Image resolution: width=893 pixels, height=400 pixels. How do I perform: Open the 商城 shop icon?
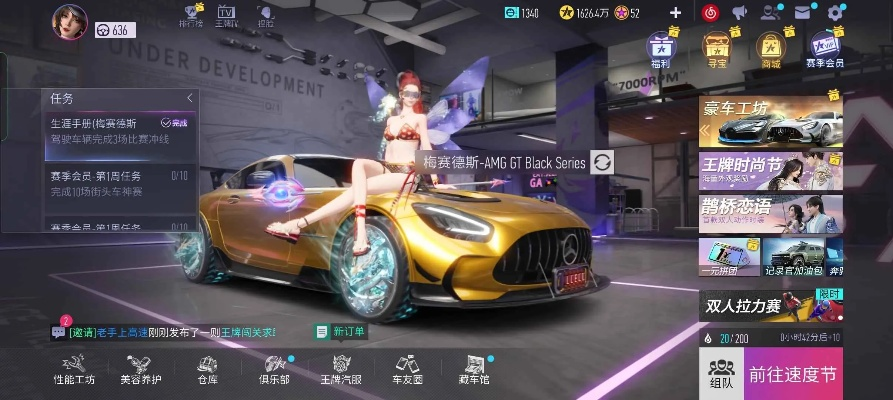click(770, 51)
